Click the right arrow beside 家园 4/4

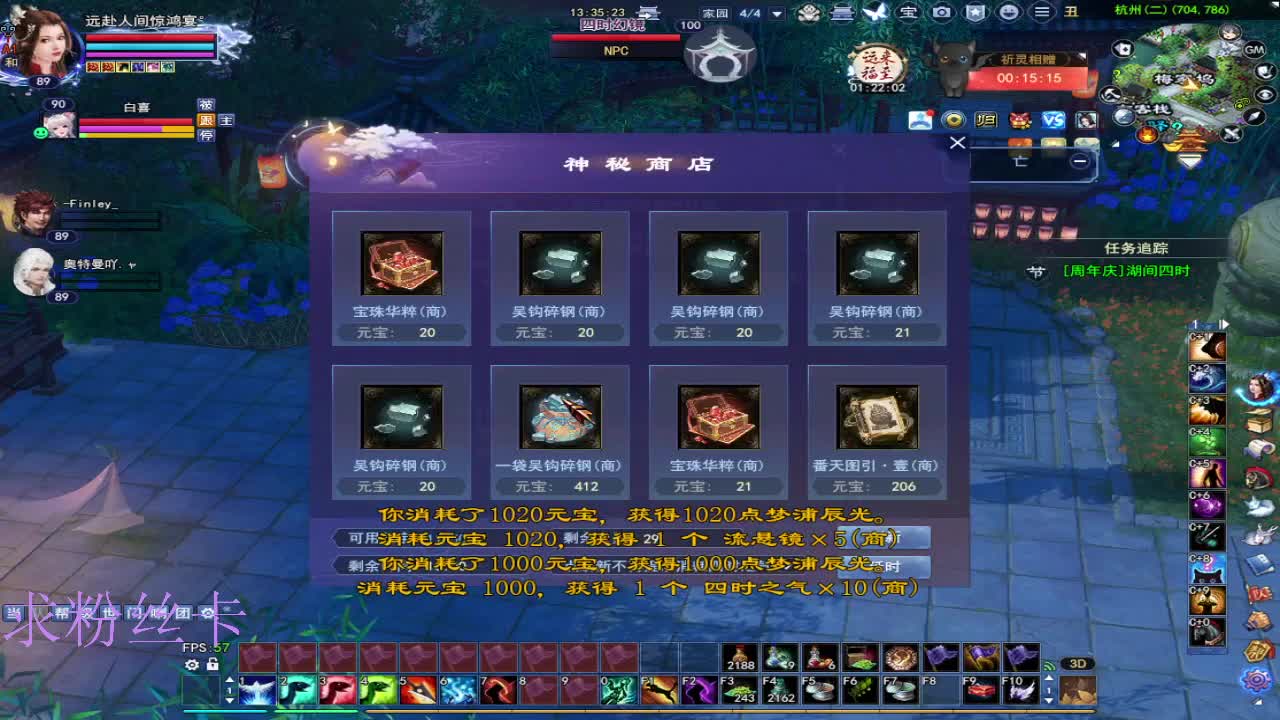pyautogui.click(x=776, y=14)
